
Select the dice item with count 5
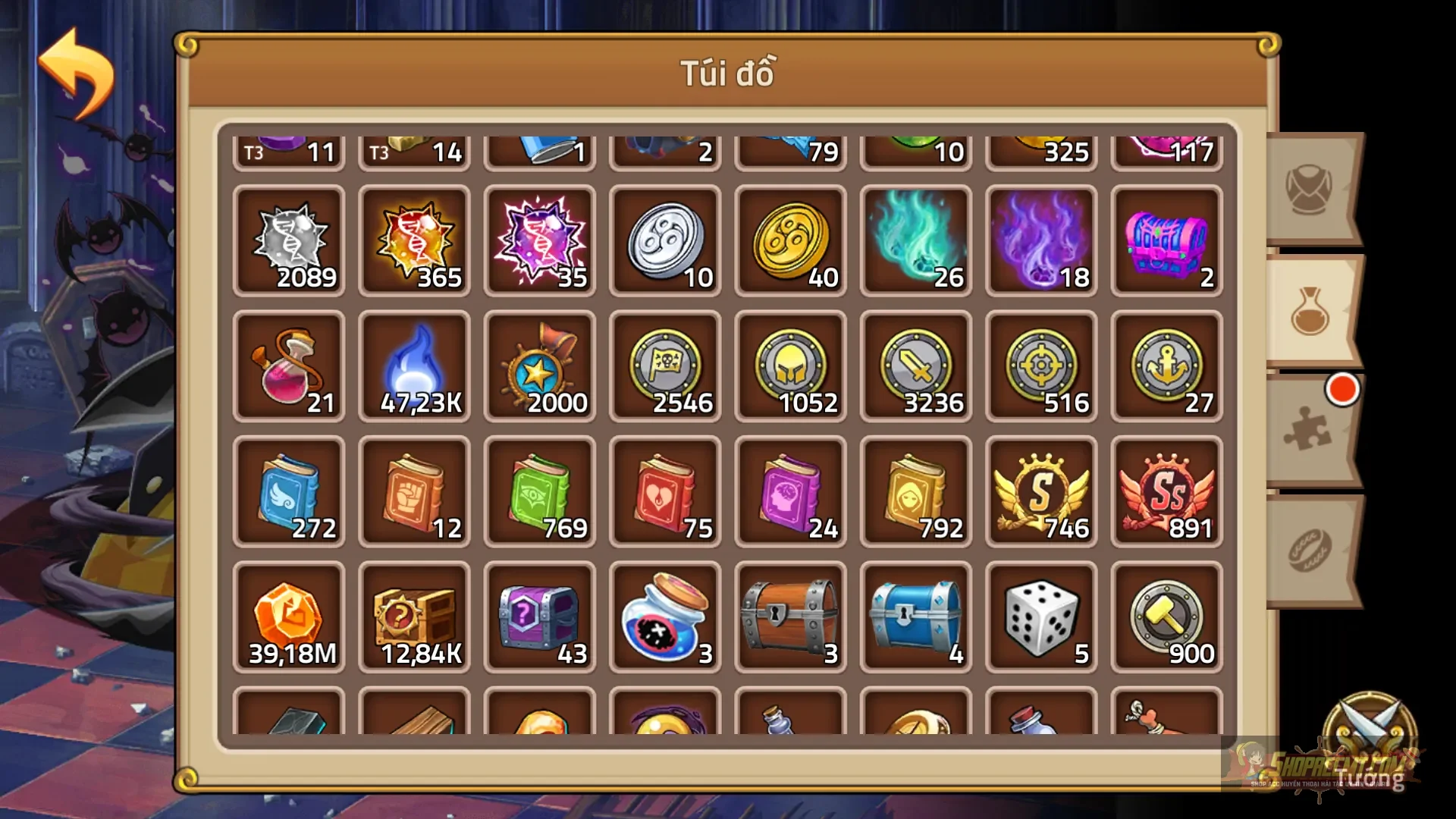[x=1040, y=616]
